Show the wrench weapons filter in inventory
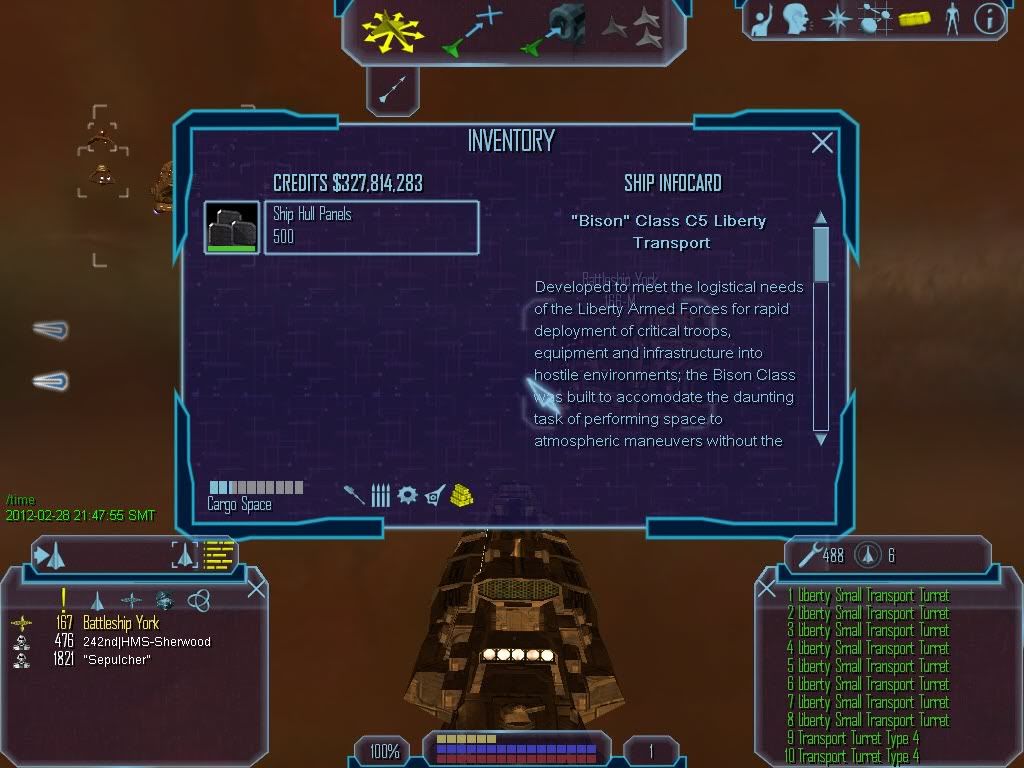 click(354, 494)
